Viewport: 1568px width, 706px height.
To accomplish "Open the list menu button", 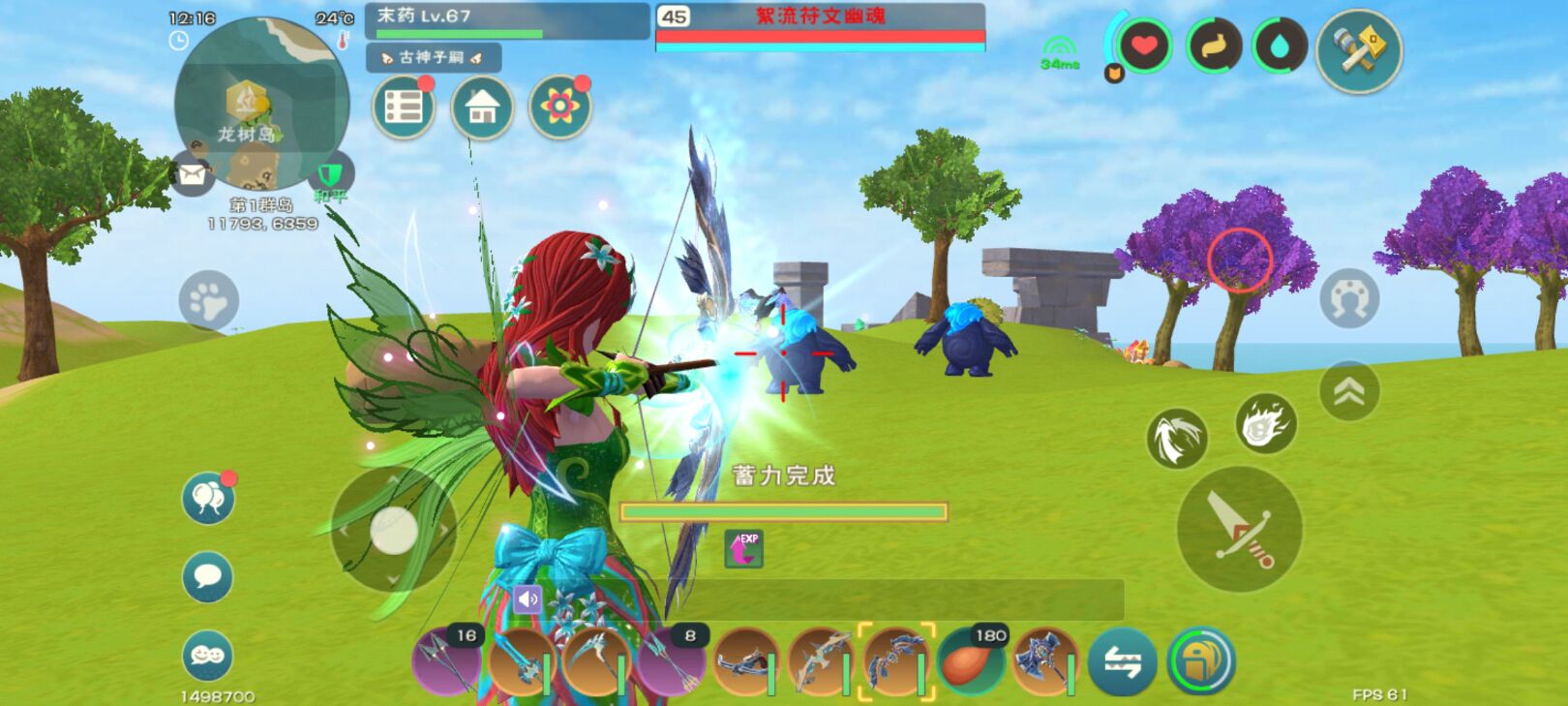I will [x=403, y=107].
